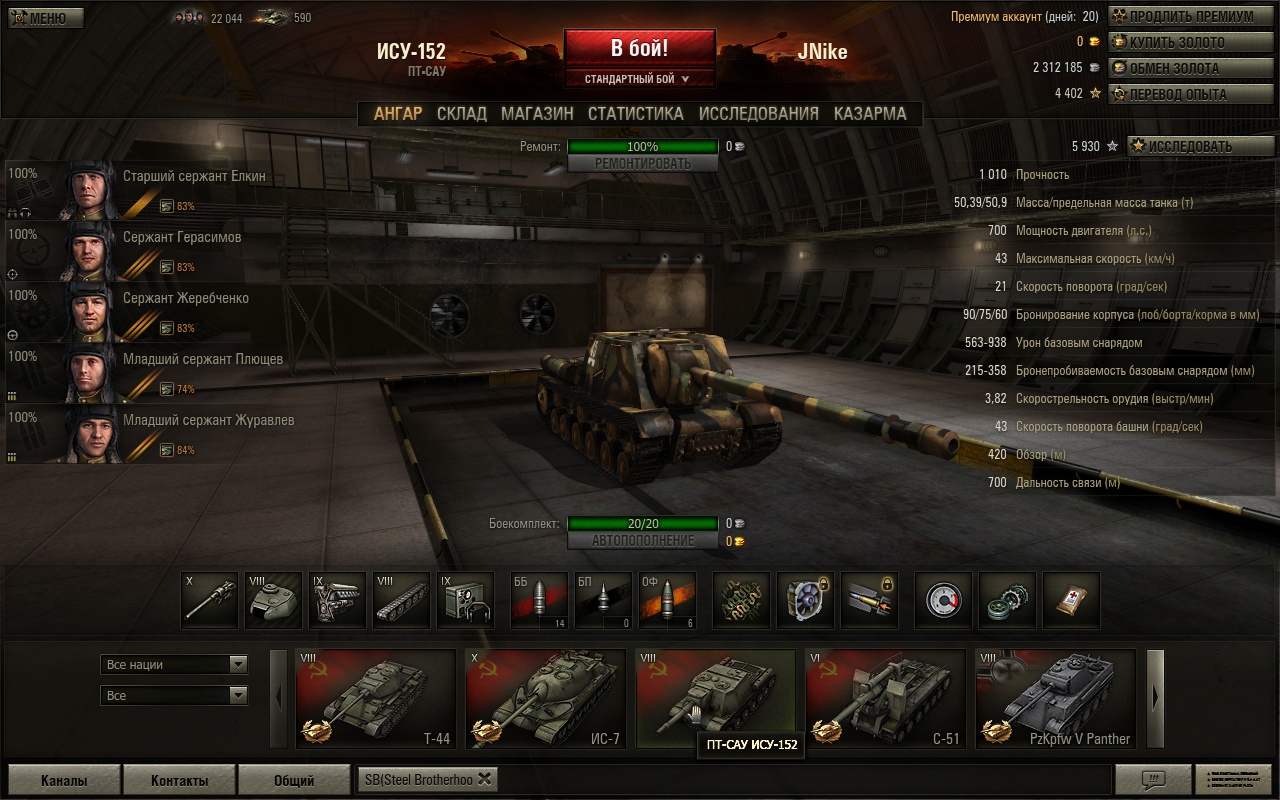Viewport: 1280px width, 800px height.
Task: Go to the ИССЛЕДОВАНИЯ tab
Action: click(758, 114)
